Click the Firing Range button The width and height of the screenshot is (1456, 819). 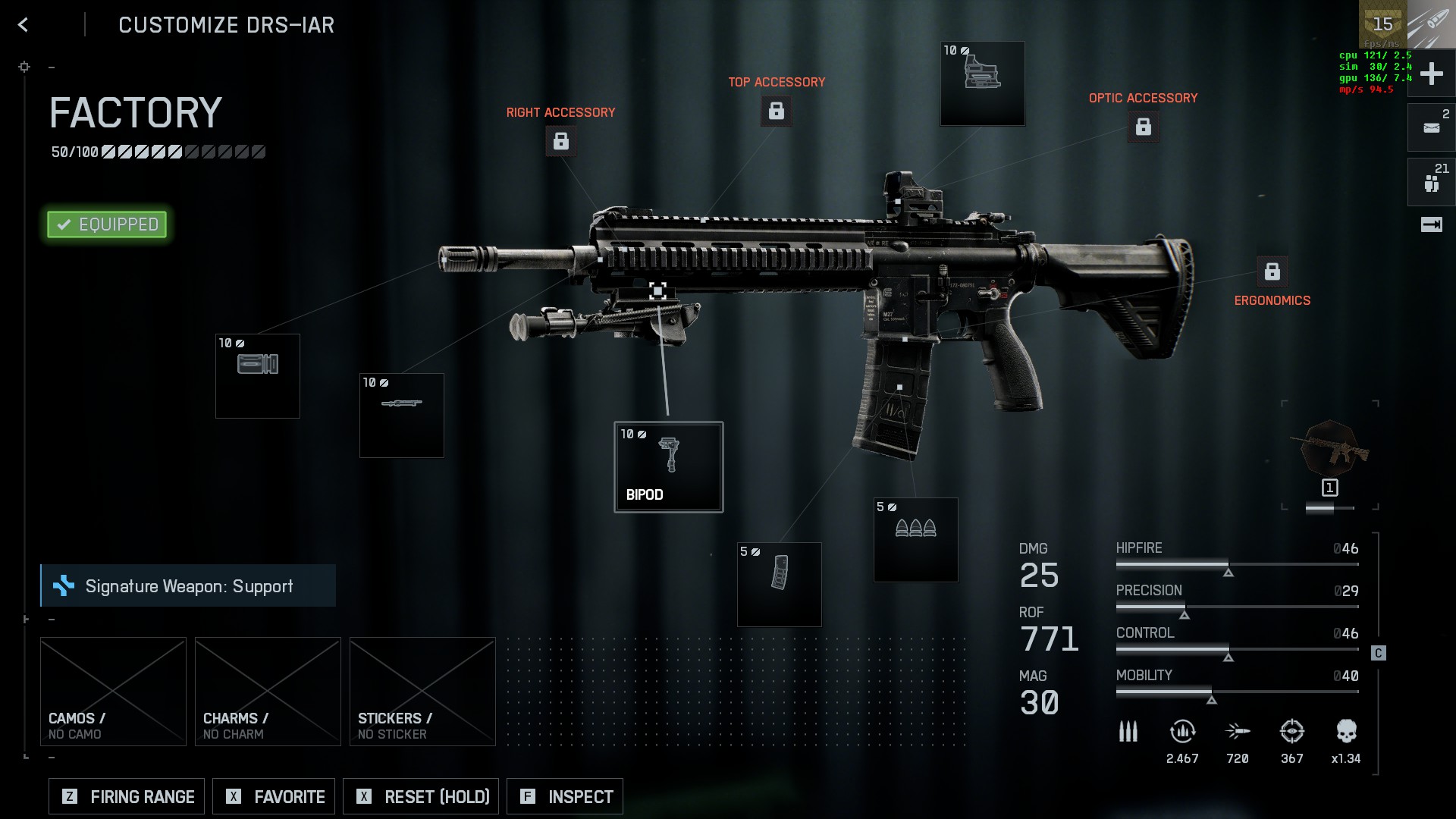[126, 796]
